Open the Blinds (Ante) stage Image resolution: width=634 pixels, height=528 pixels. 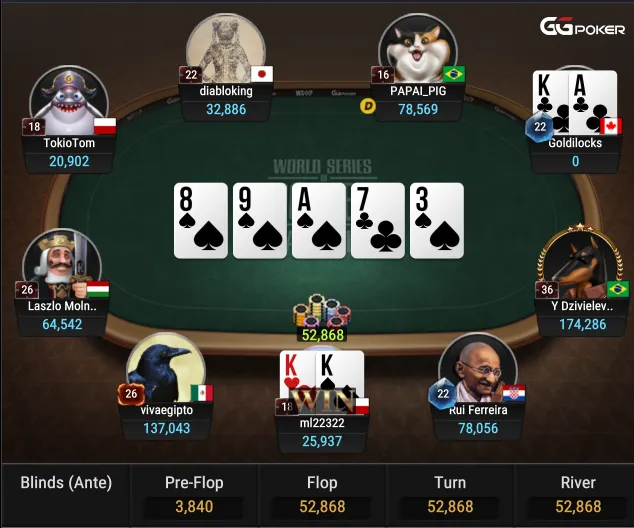tap(66, 484)
